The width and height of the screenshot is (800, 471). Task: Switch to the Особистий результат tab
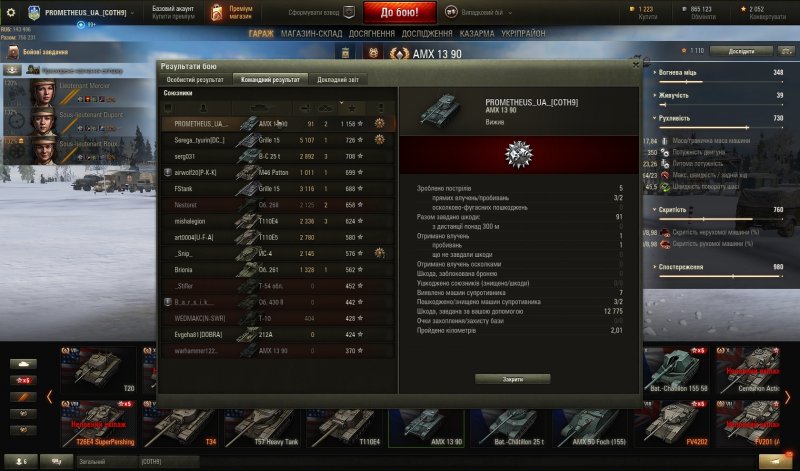[196, 79]
